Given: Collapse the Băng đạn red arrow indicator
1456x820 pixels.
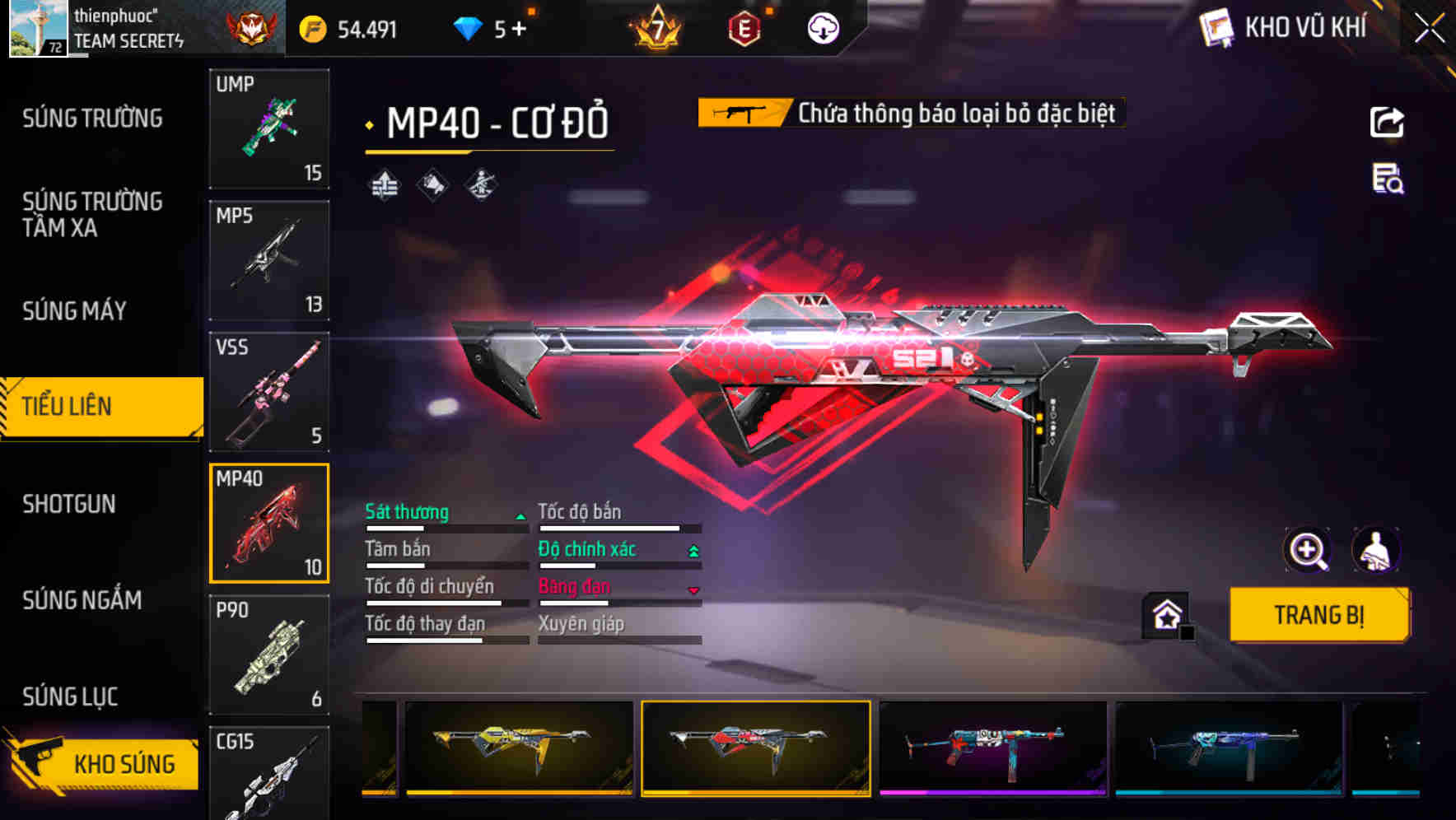Looking at the screenshot, I should (694, 590).
